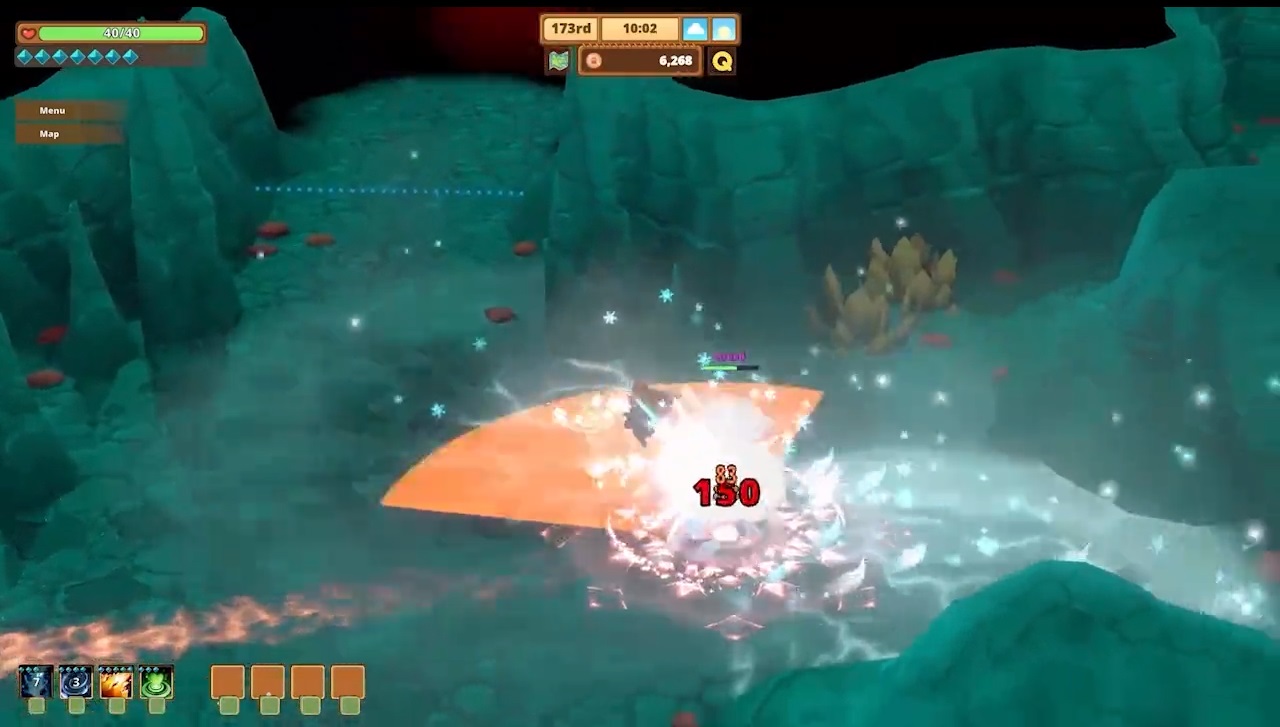Use the orange fire slash skill
The height and width of the screenshot is (727, 1280).
(116, 682)
